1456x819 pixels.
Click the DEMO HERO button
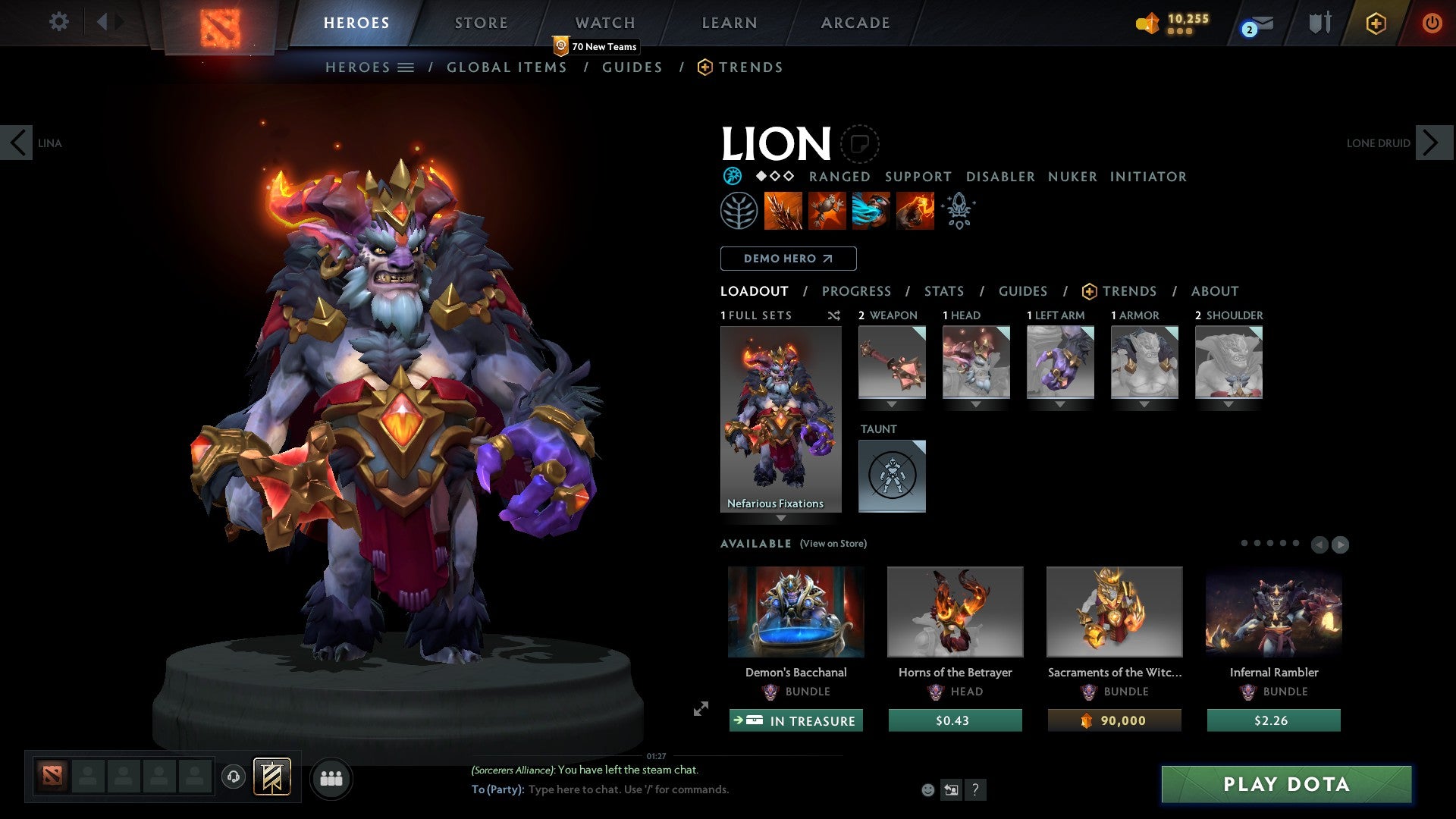pyautogui.click(x=787, y=258)
